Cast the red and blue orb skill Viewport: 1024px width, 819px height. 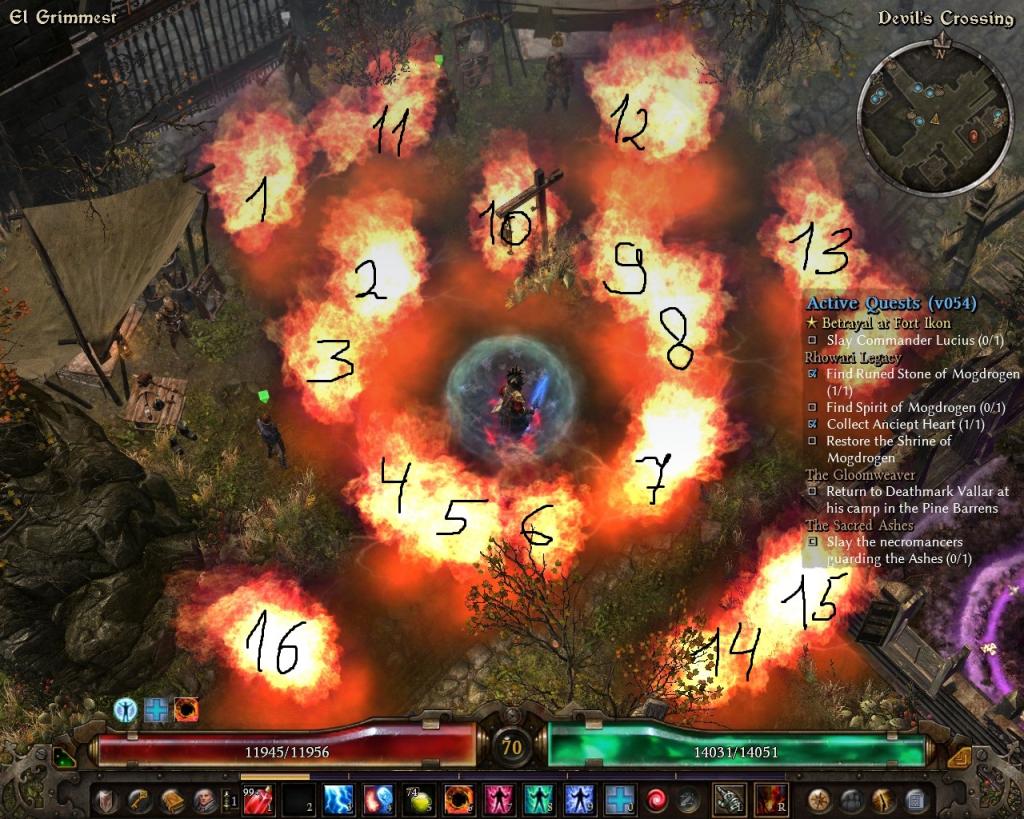coord(379,799)
